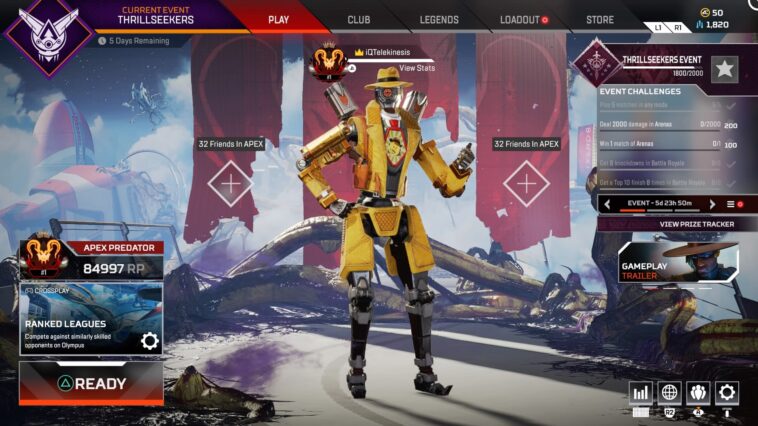This screenshot has height=426, width=758.
Task: Open the Thrillseekers Event star badge
Action: pos(726,68)
